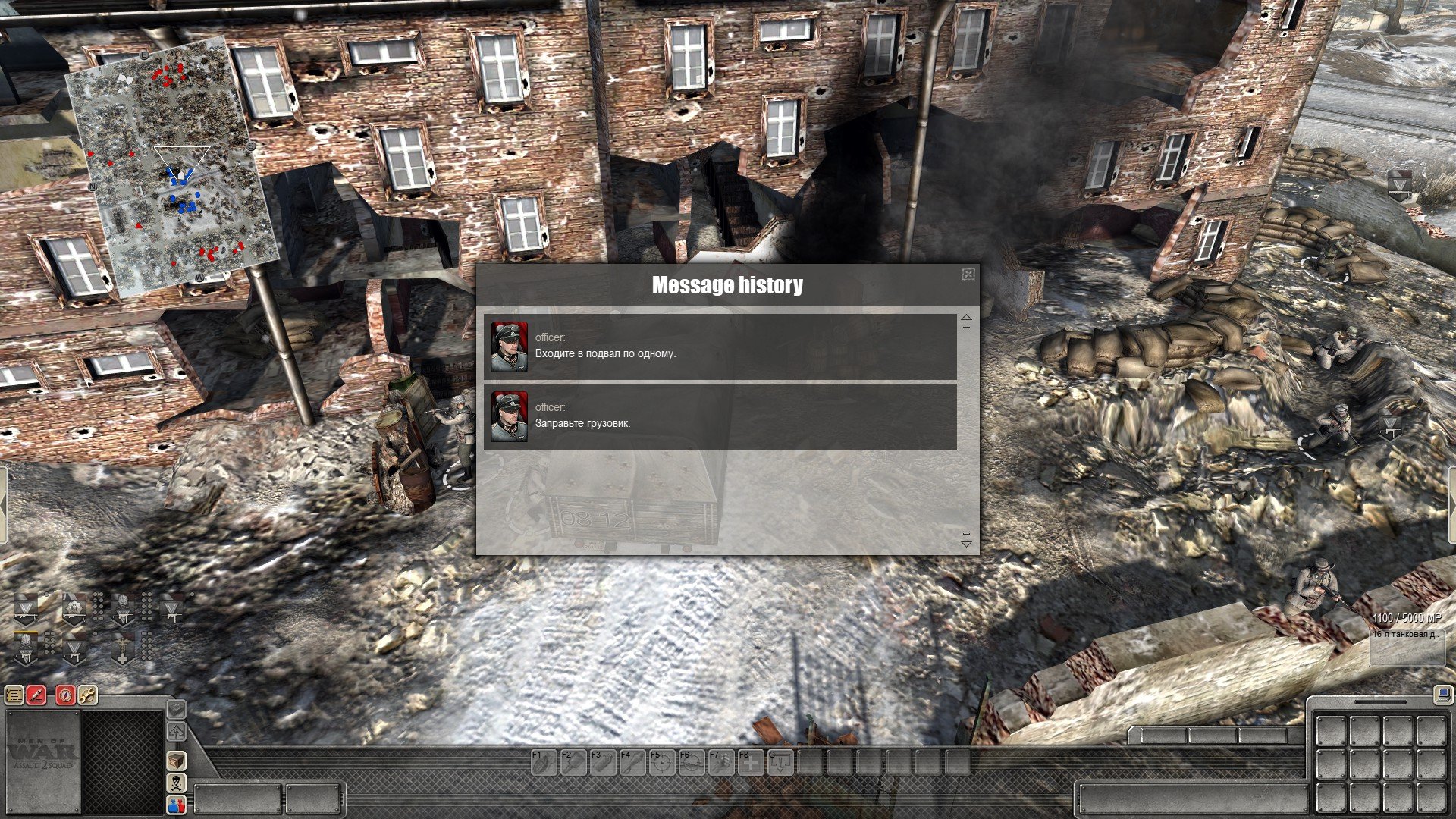Select the medic squad badge
The image size is (1456, 819).
tap(122, 649)
